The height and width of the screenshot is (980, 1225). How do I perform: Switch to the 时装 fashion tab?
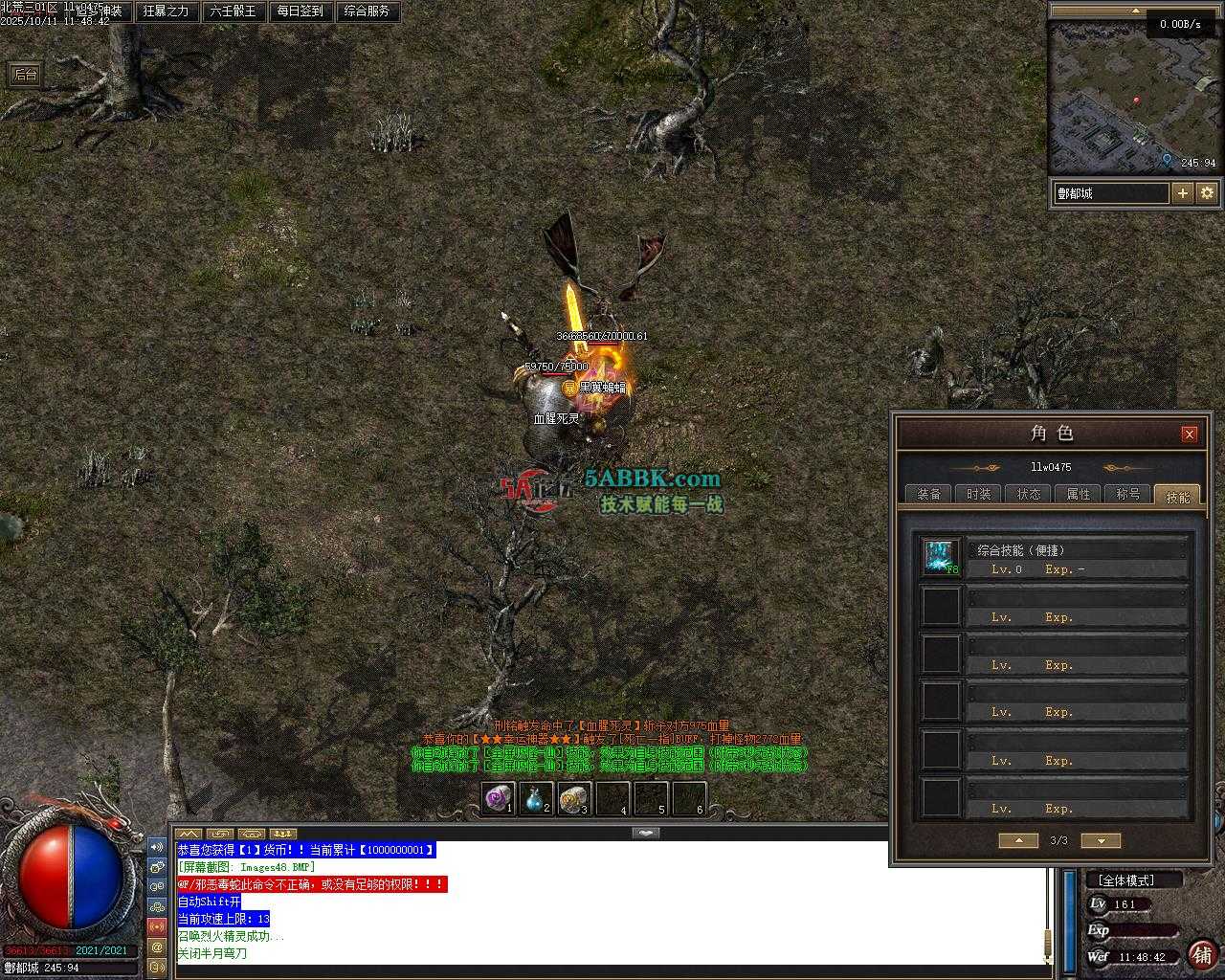(x=978, y=494)
